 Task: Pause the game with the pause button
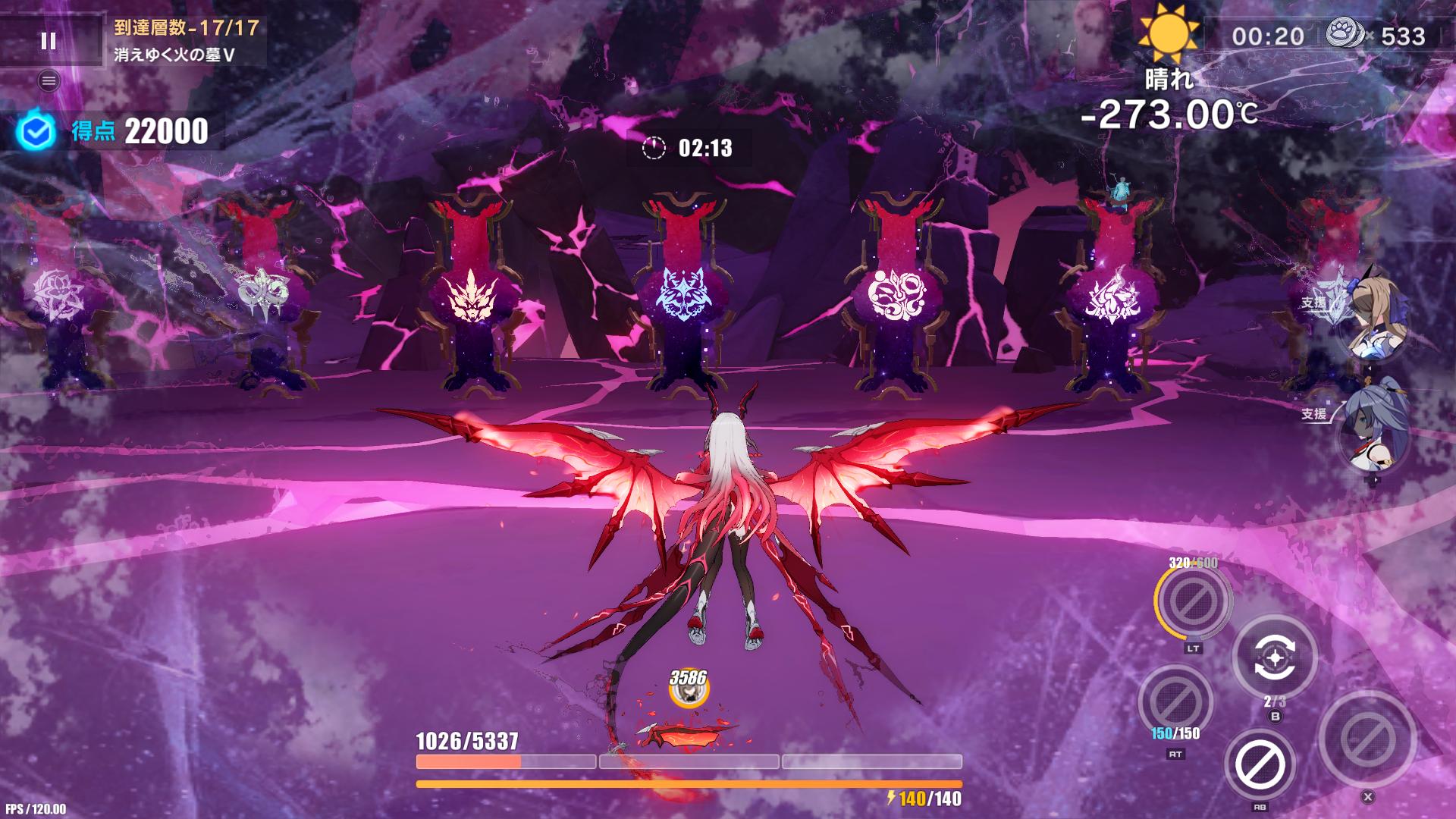tap(49, 41)
